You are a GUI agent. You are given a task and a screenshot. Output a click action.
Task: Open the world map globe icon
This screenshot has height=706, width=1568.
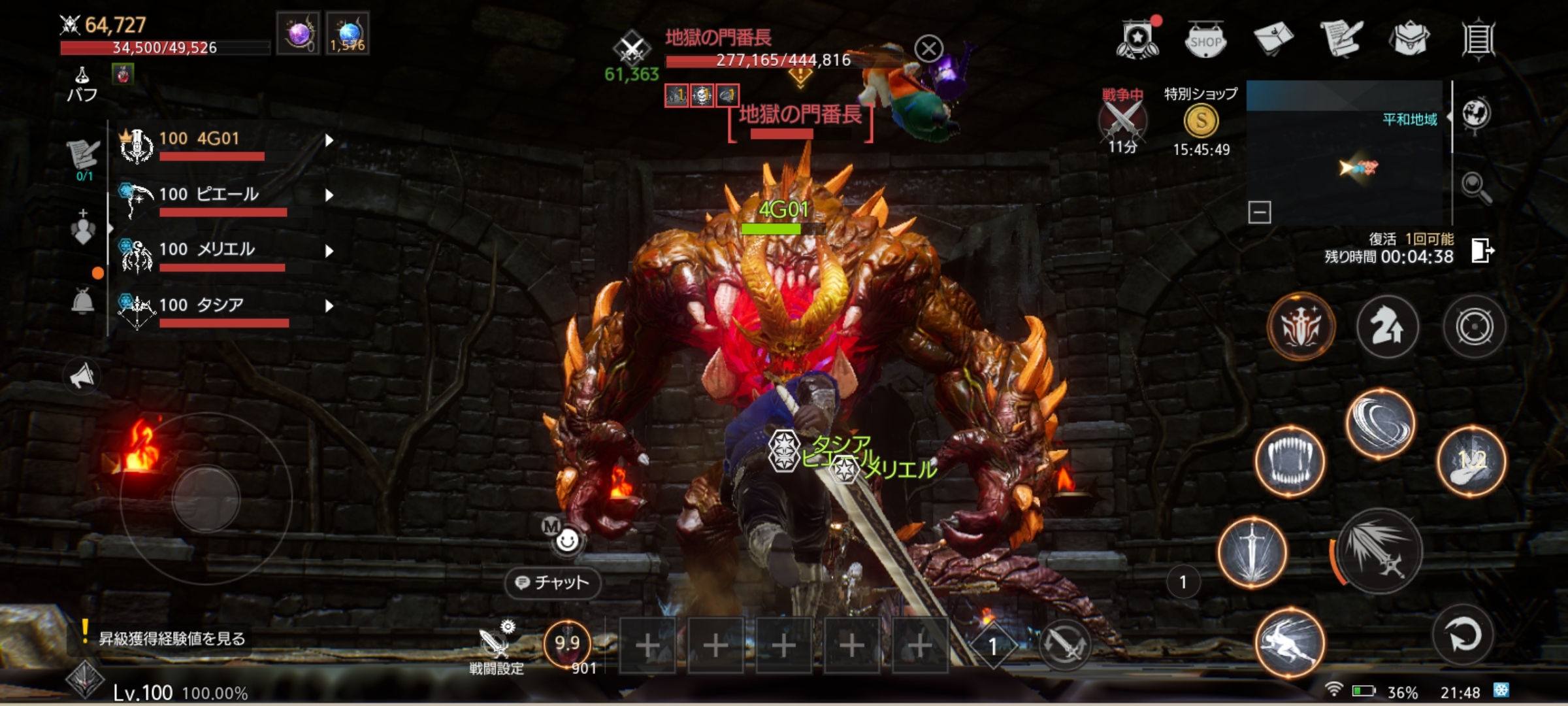tap(1477, 114)
